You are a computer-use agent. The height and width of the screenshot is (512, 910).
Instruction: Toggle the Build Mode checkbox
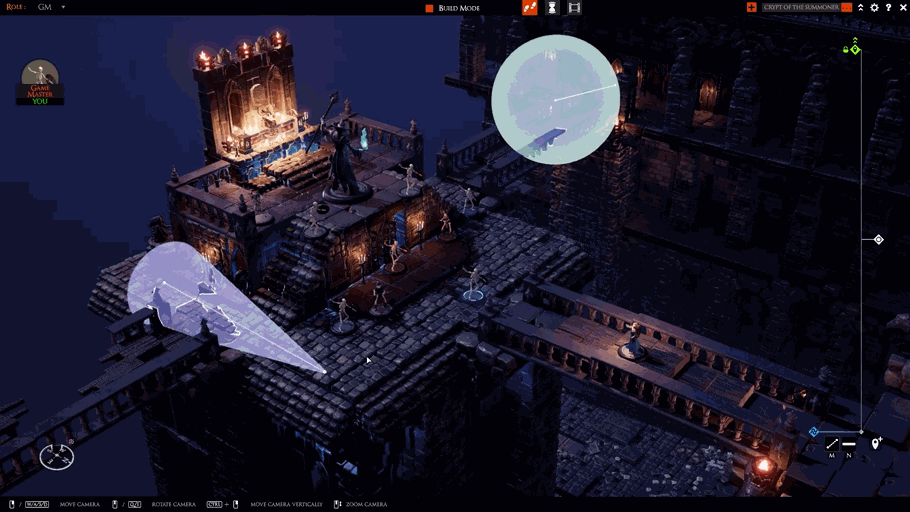pyautogui.click(x=430, y=8)
